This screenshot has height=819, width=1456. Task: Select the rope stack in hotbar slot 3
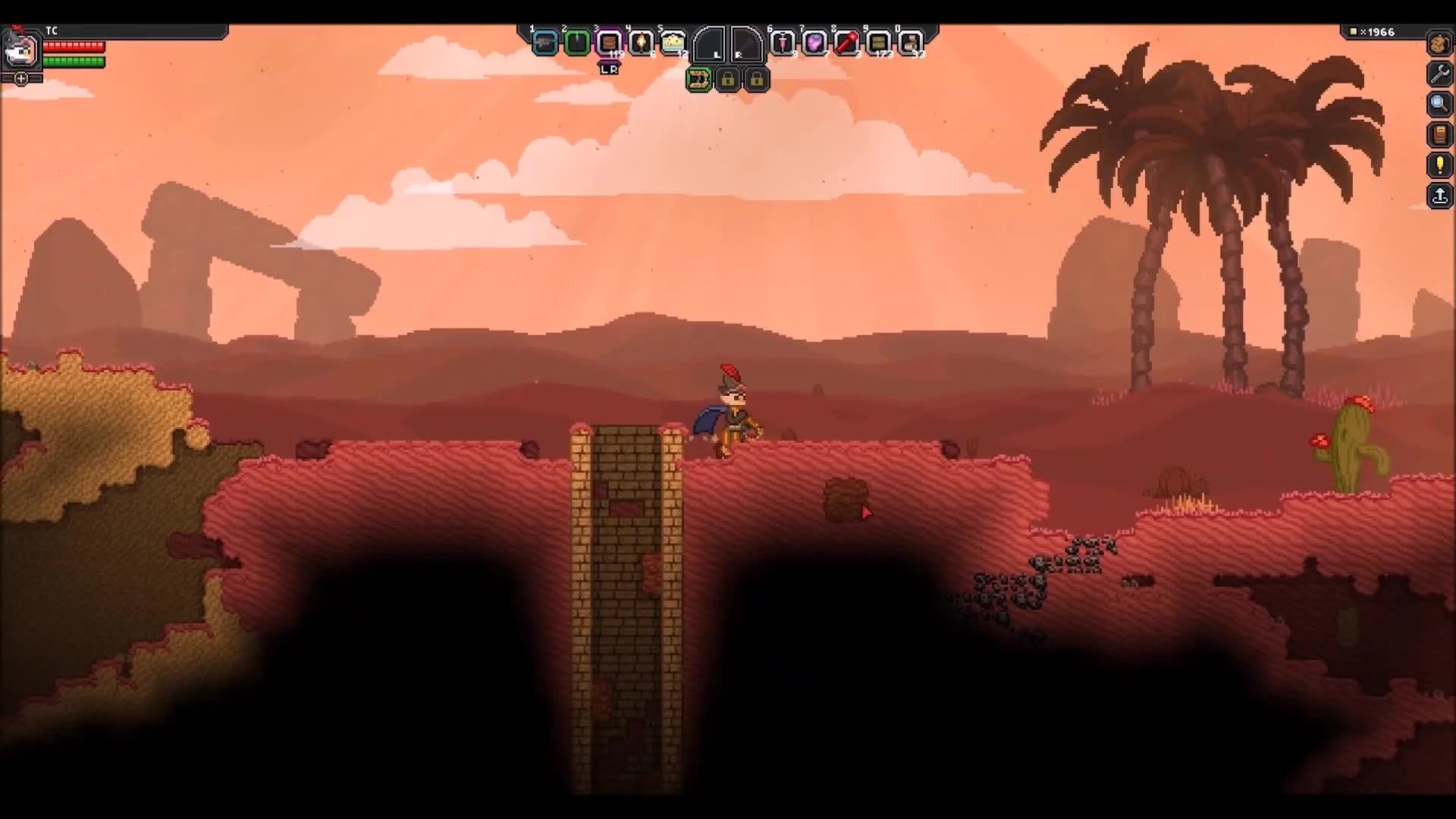click(x=610, y=43)
